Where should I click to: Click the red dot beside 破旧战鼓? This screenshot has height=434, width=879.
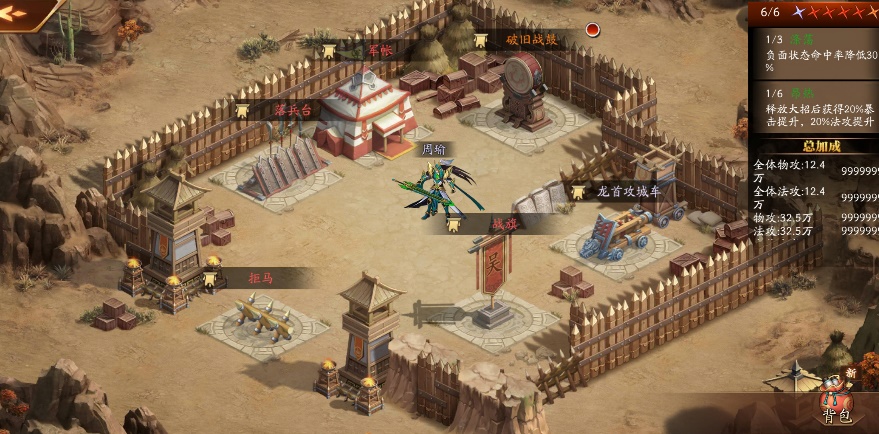[x=592, y=29]
